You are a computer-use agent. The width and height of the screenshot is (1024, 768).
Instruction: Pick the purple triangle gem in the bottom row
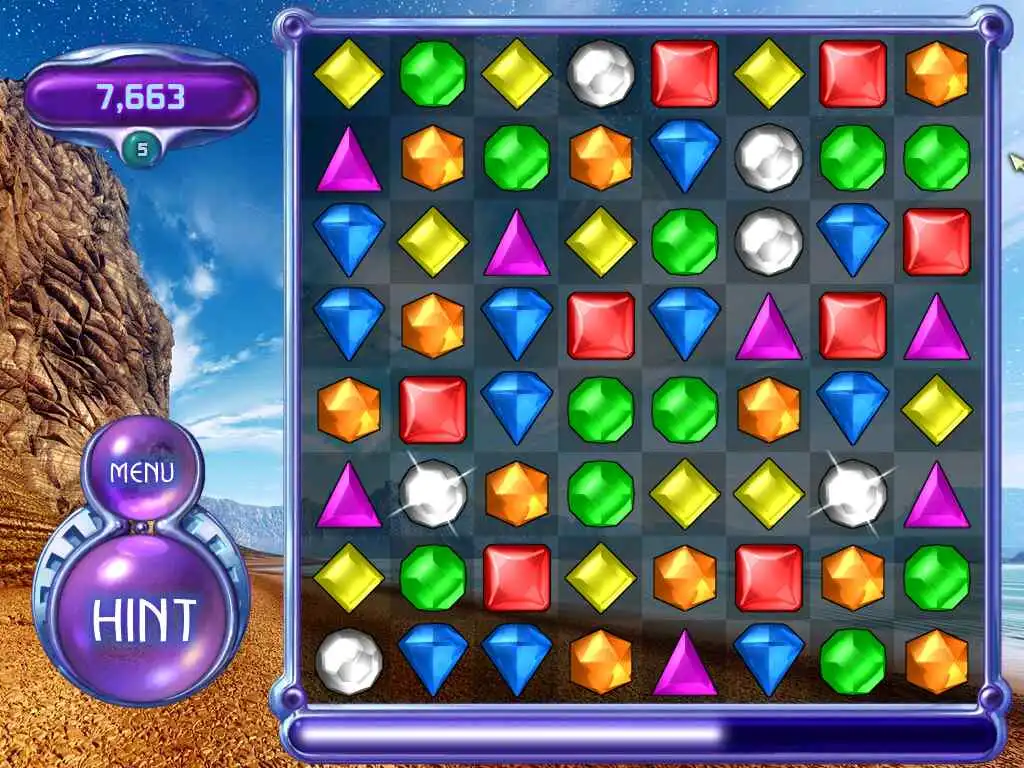coord(684,661)
